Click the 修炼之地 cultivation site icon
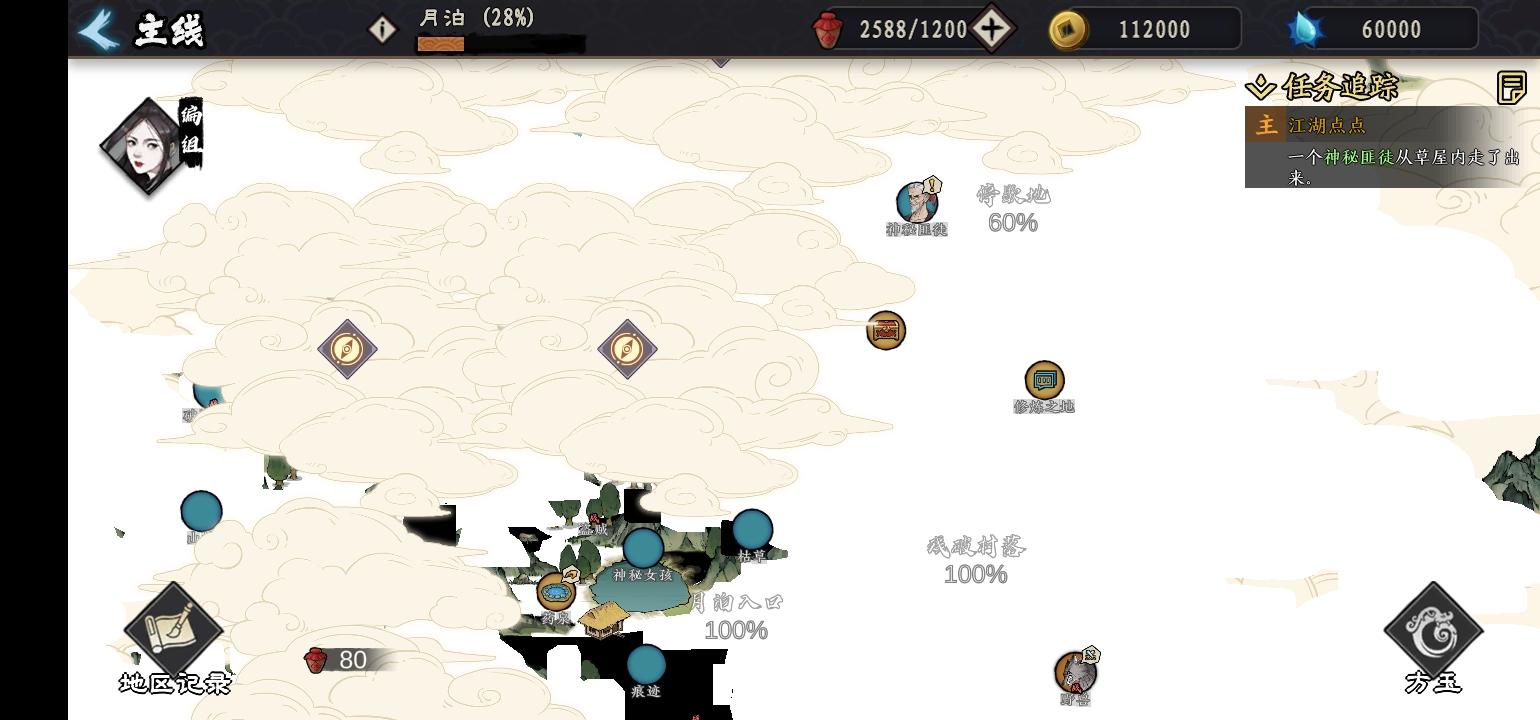 1043,380
